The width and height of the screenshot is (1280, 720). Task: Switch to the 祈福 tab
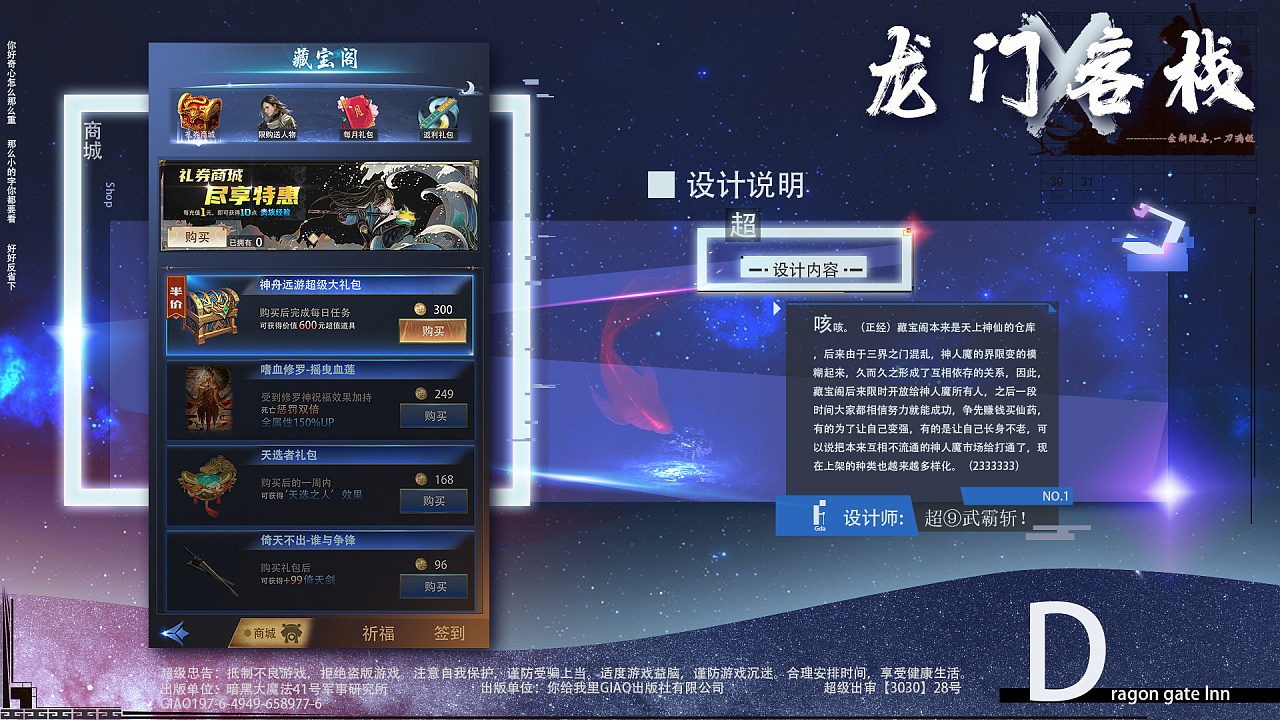coord(379,632)
